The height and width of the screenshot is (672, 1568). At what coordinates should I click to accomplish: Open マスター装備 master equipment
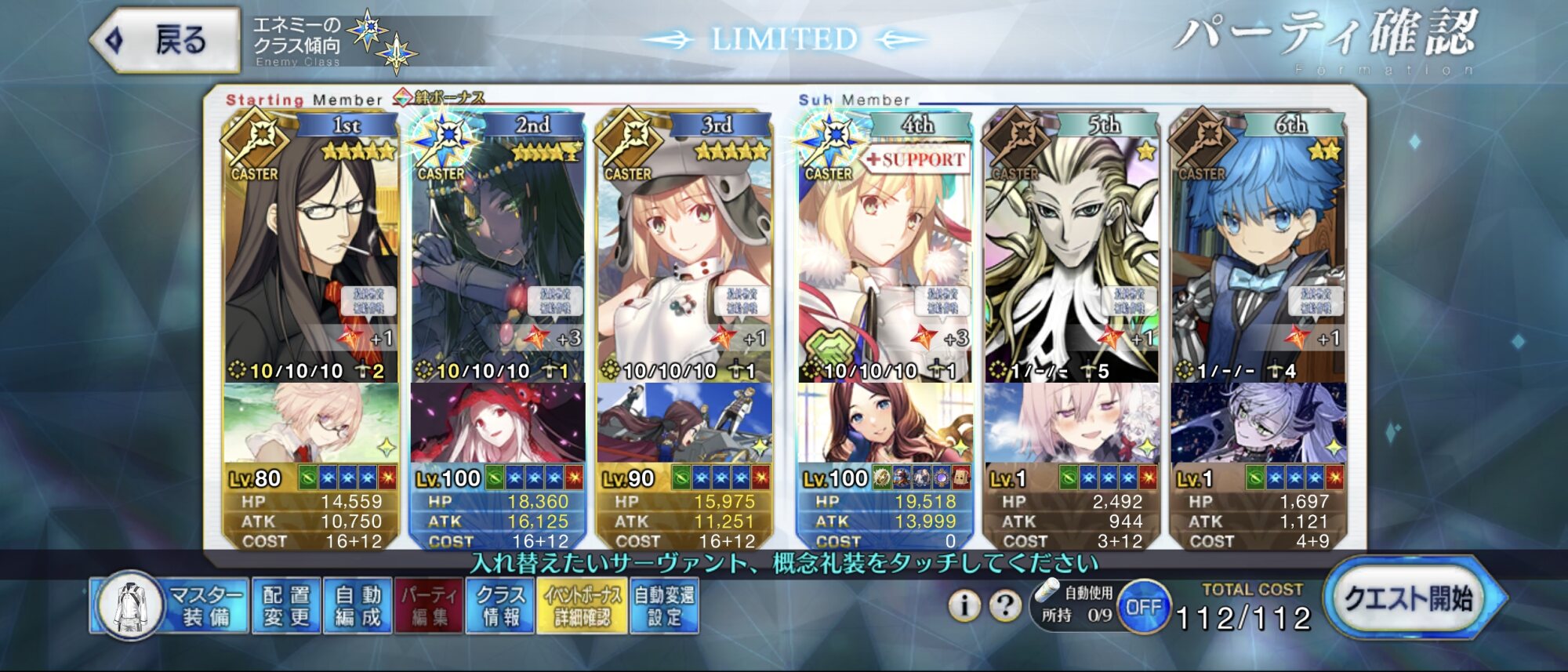tap(169, 605)
